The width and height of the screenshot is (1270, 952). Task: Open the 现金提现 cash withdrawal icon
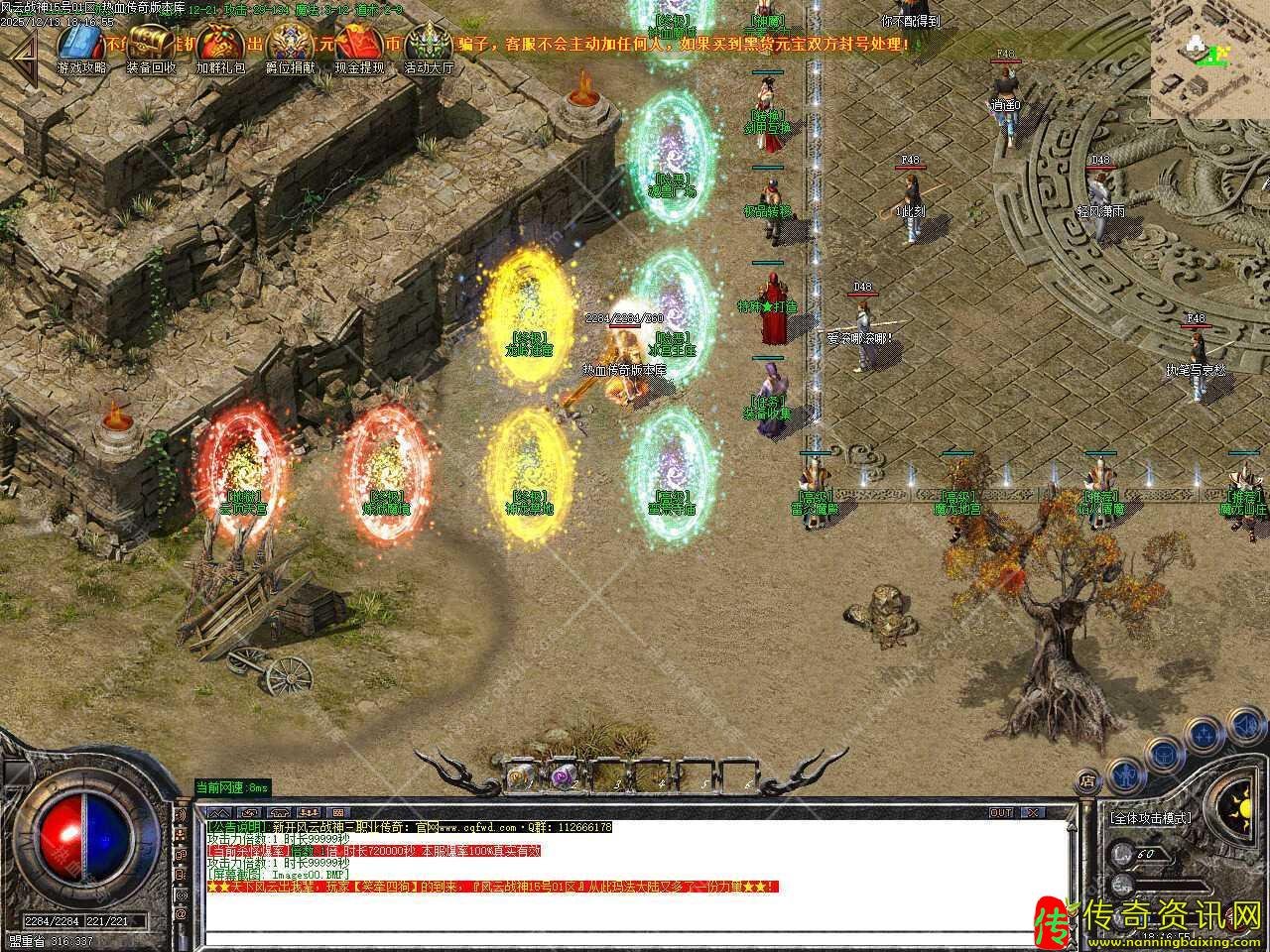click(x=359, y=45)
